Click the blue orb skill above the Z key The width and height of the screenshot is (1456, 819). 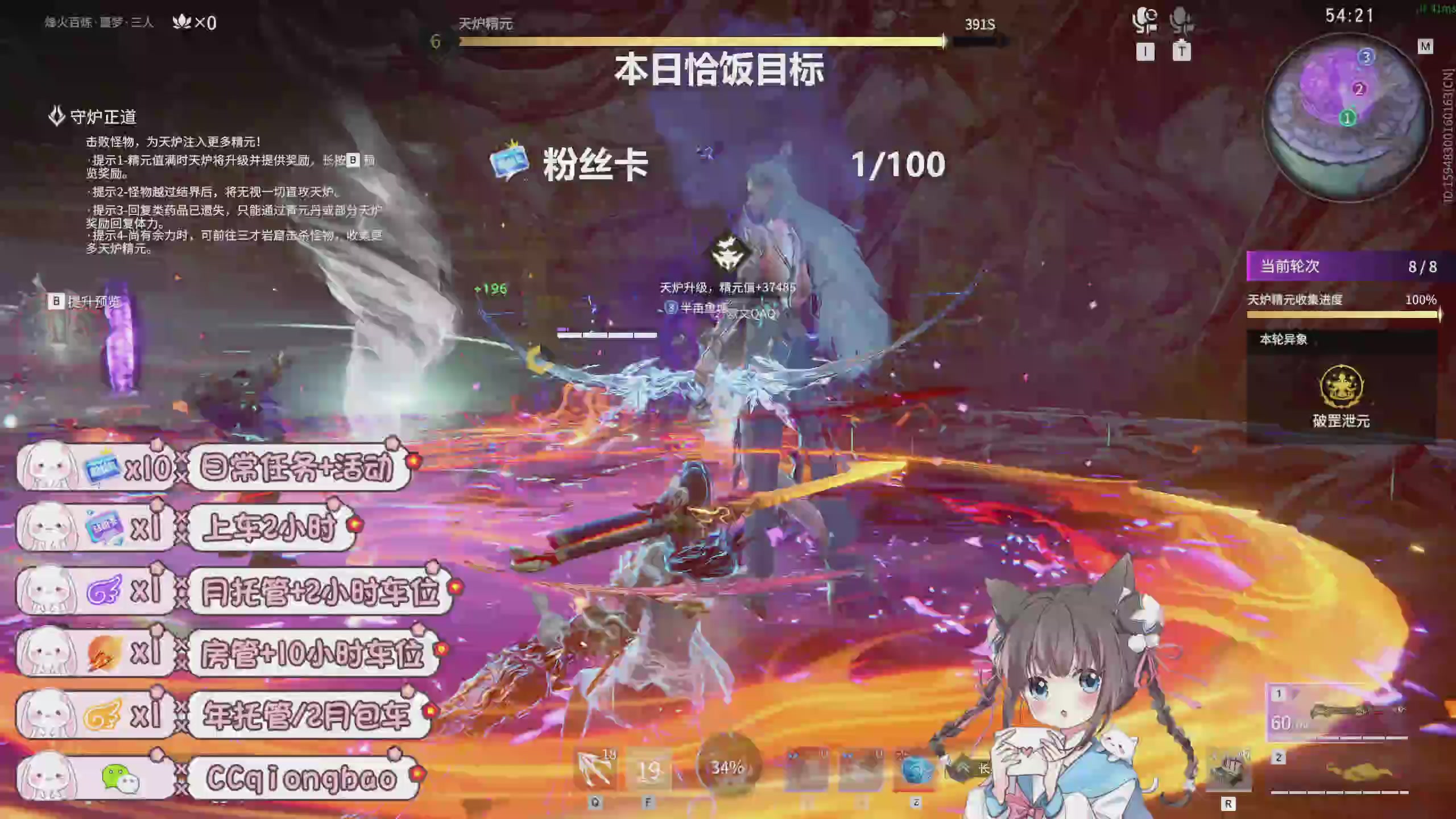[x=916, y=769]
